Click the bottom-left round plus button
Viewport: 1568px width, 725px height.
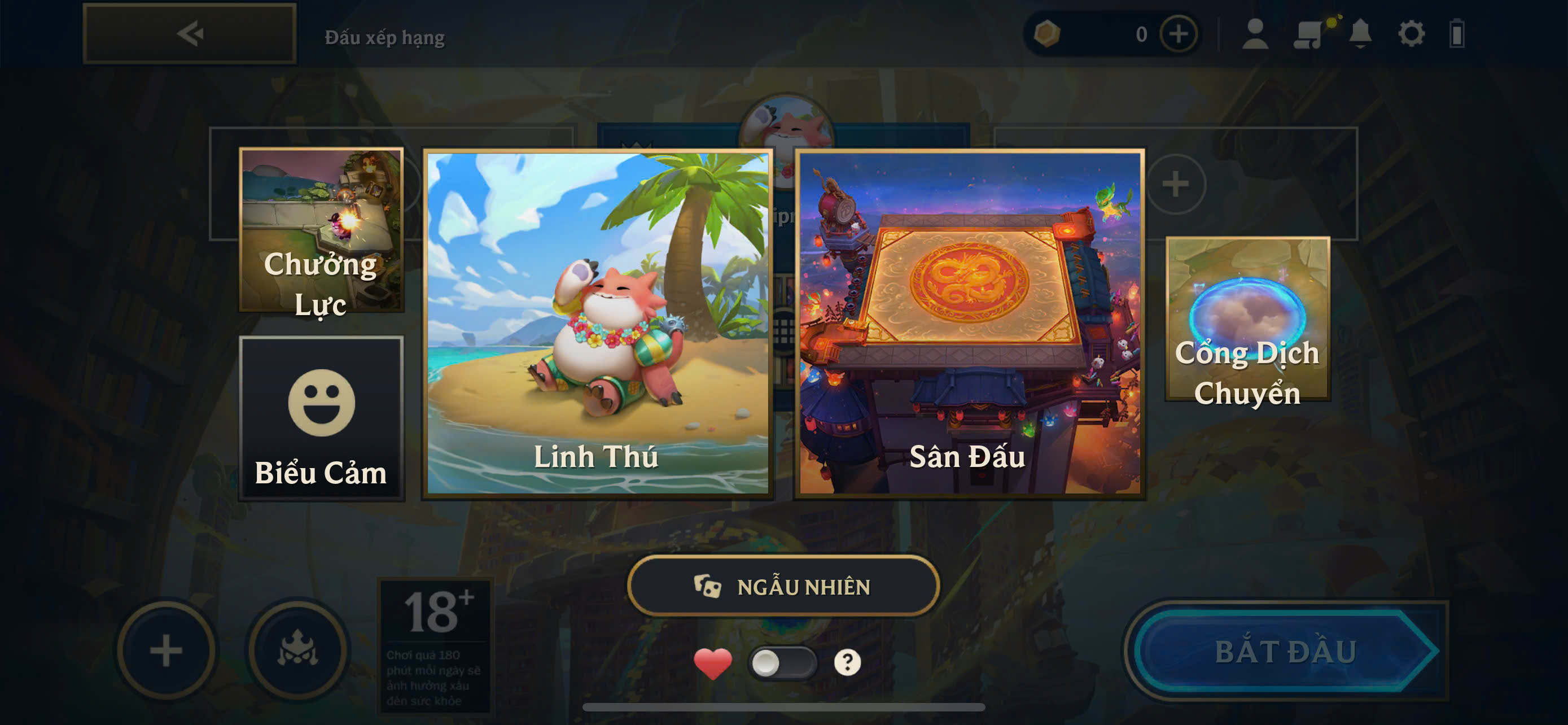(166, 650)
